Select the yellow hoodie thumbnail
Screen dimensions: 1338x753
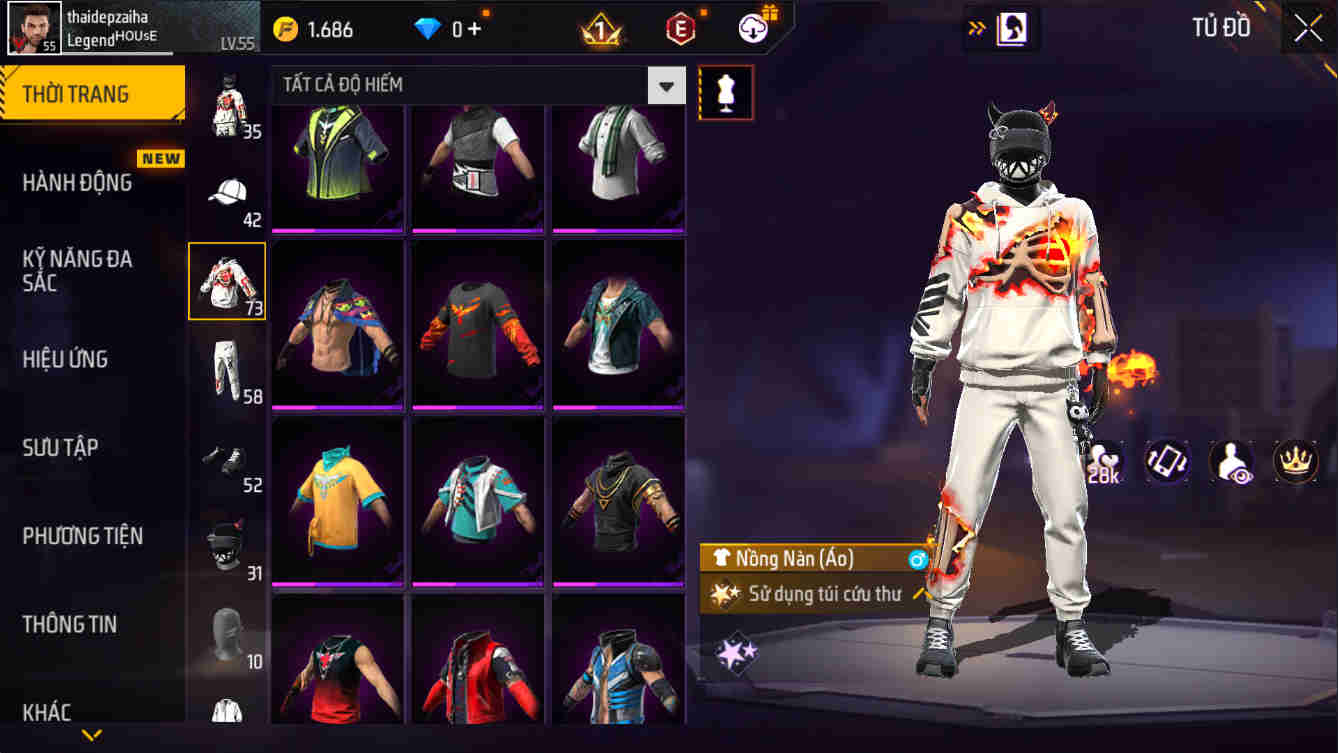pyautogui.click(x=340, y=500)
